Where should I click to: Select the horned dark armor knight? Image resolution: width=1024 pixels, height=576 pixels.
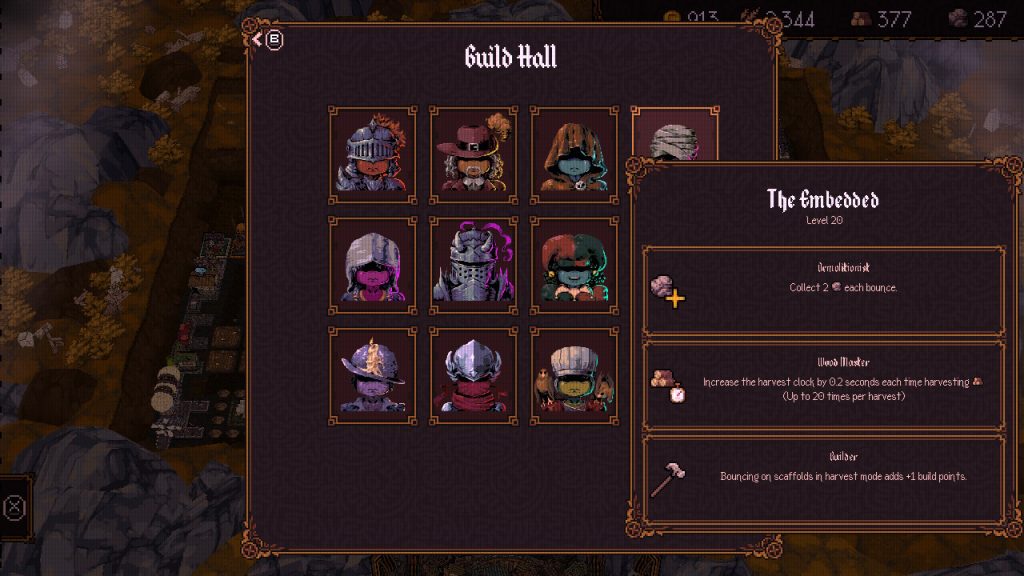[473, 265]
